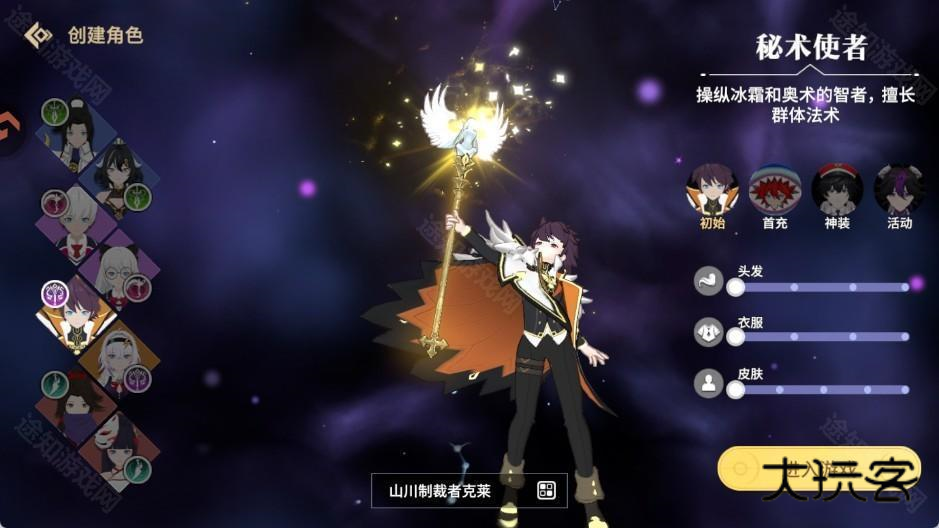This screenshot has height=528, width=939.
Task: Go back from the 创建角色 screen
Action: (38, 35)
